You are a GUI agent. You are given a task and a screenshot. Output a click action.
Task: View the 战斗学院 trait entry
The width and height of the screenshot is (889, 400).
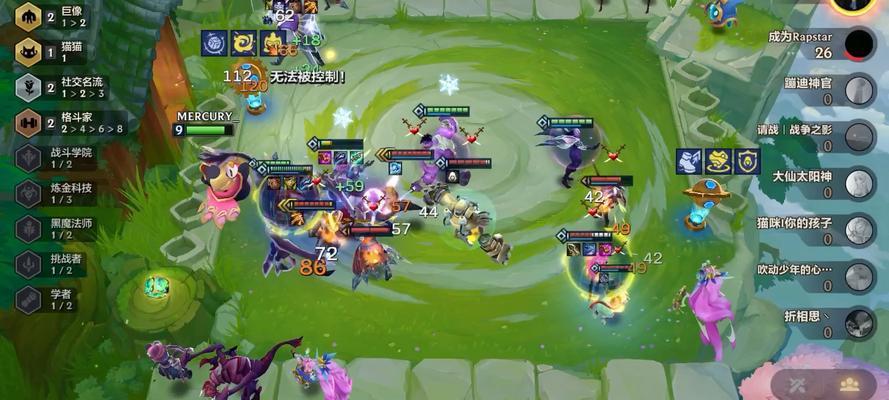[58, 158]
